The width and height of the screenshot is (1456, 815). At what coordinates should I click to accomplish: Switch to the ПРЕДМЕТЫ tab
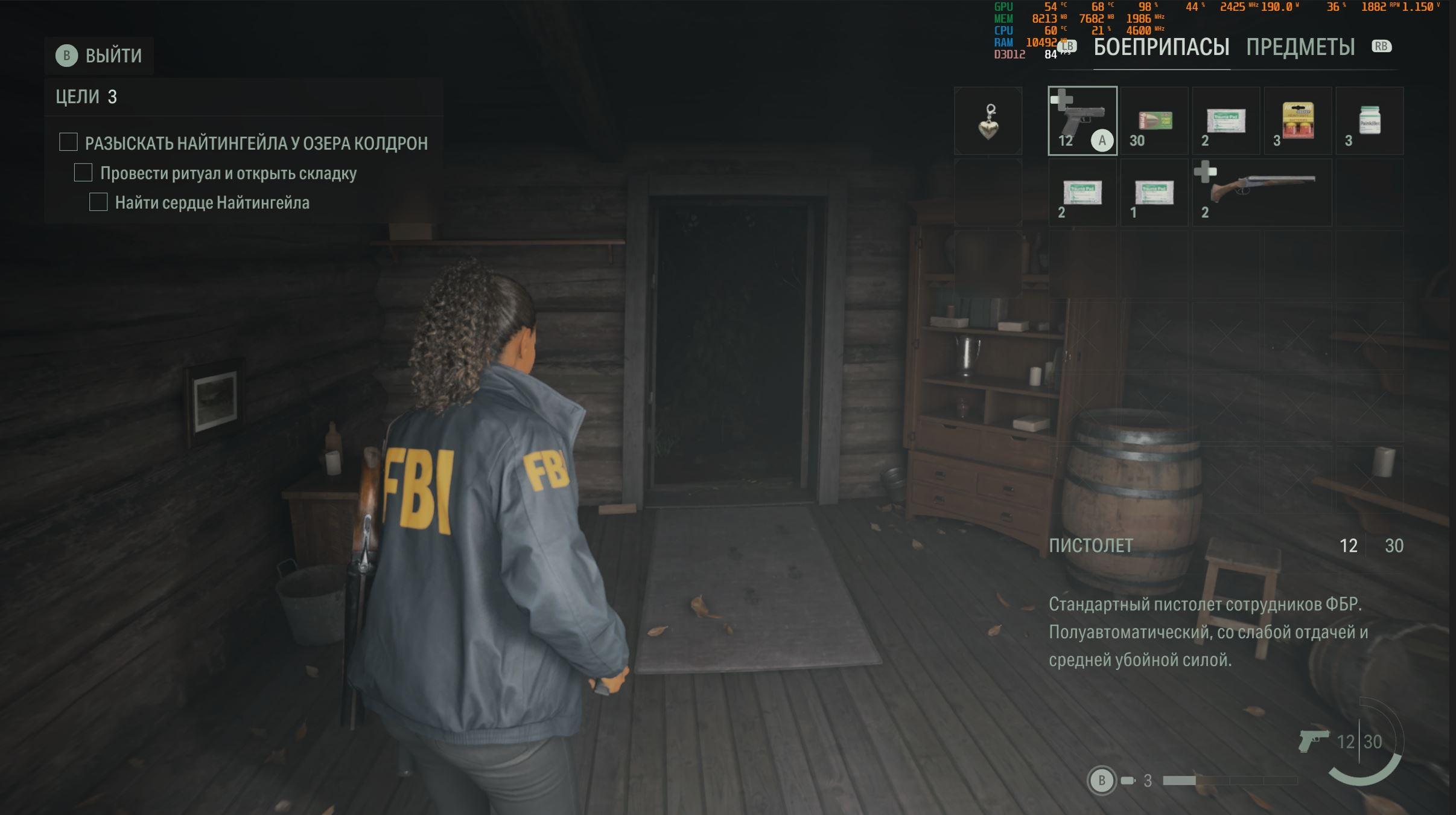[1300, 47]
